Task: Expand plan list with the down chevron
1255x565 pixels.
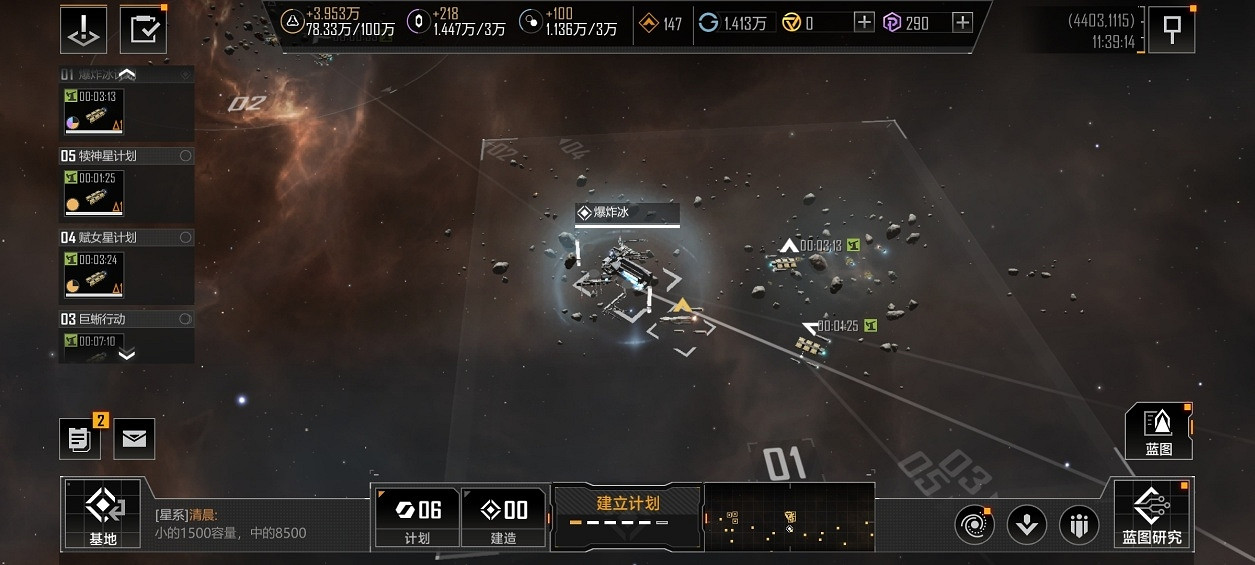Action: pos(127,354)
